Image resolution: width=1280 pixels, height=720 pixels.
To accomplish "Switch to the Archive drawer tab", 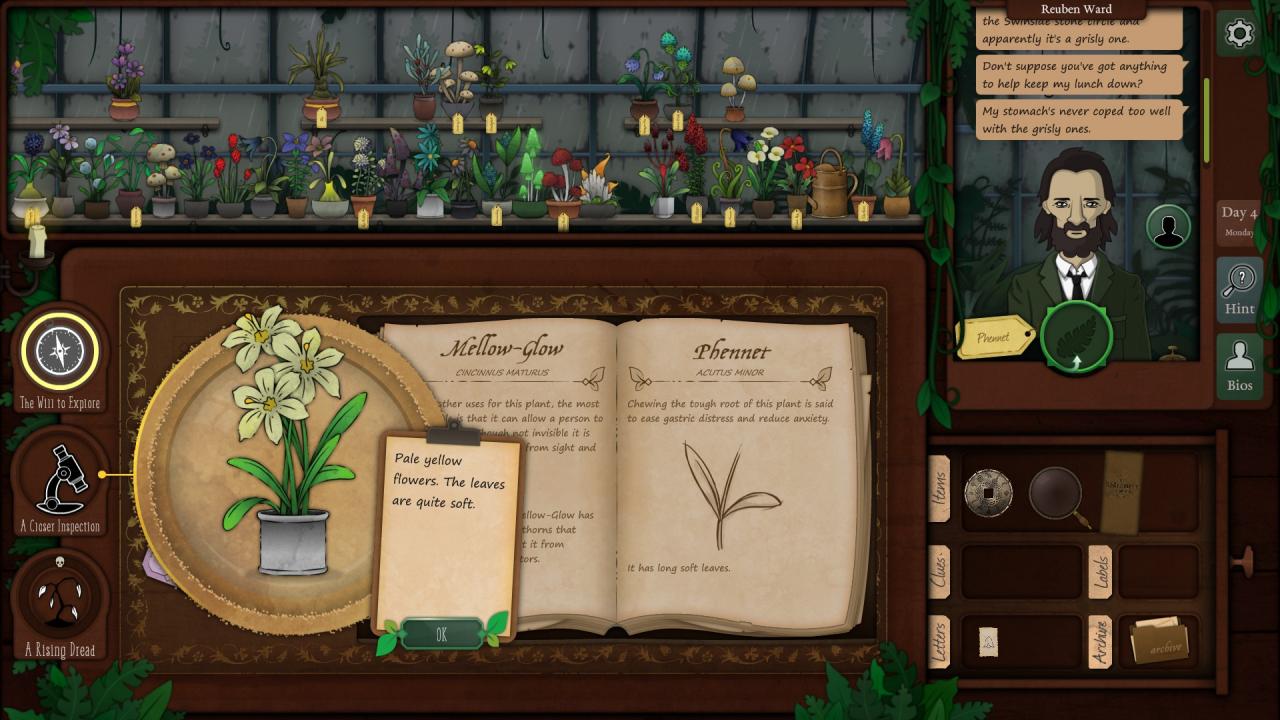I will tap(1100, 642).
